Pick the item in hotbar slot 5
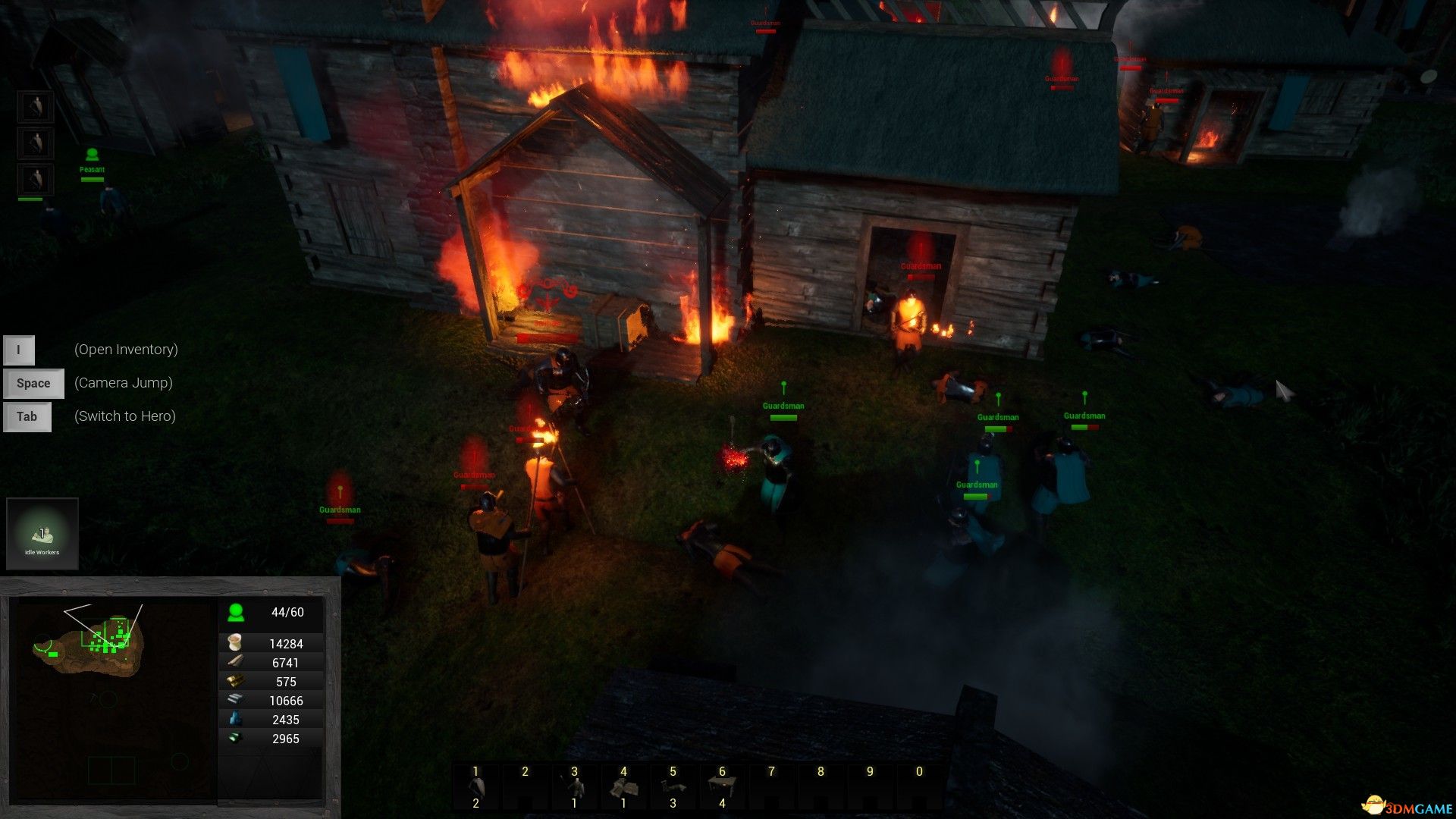The image size is (1456, 819). [x=673, y=787]
